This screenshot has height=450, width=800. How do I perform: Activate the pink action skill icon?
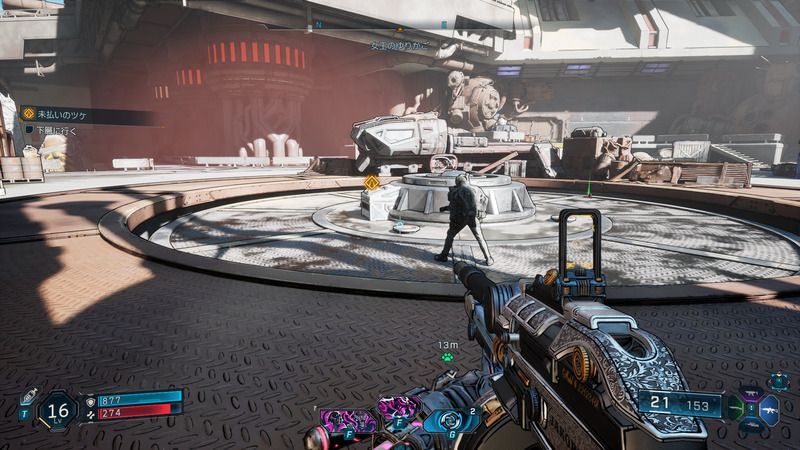(348, 419)
